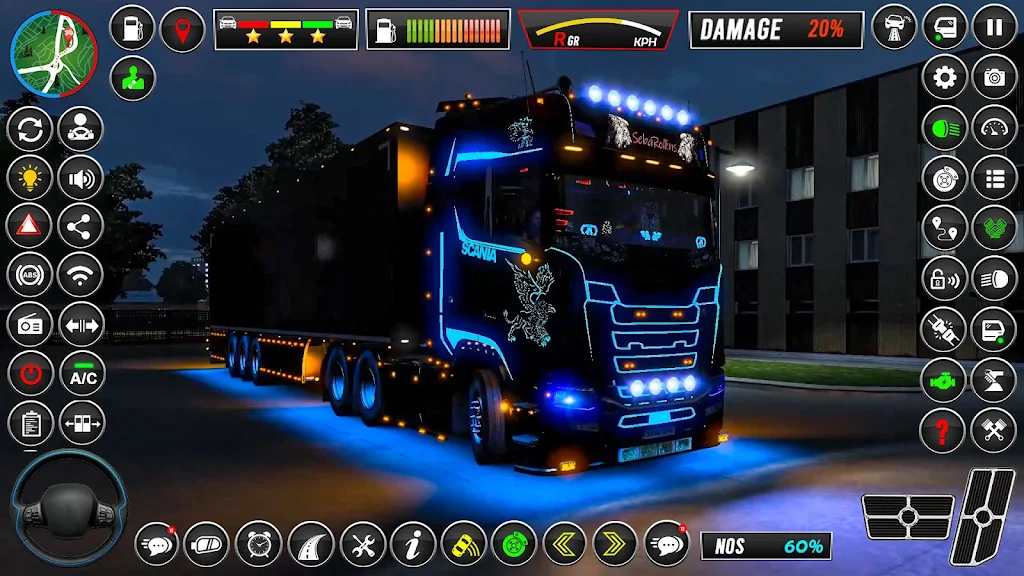Turn on the radio
The height and width of the screenshot is (576, 1024).
[x=30, y=324]
